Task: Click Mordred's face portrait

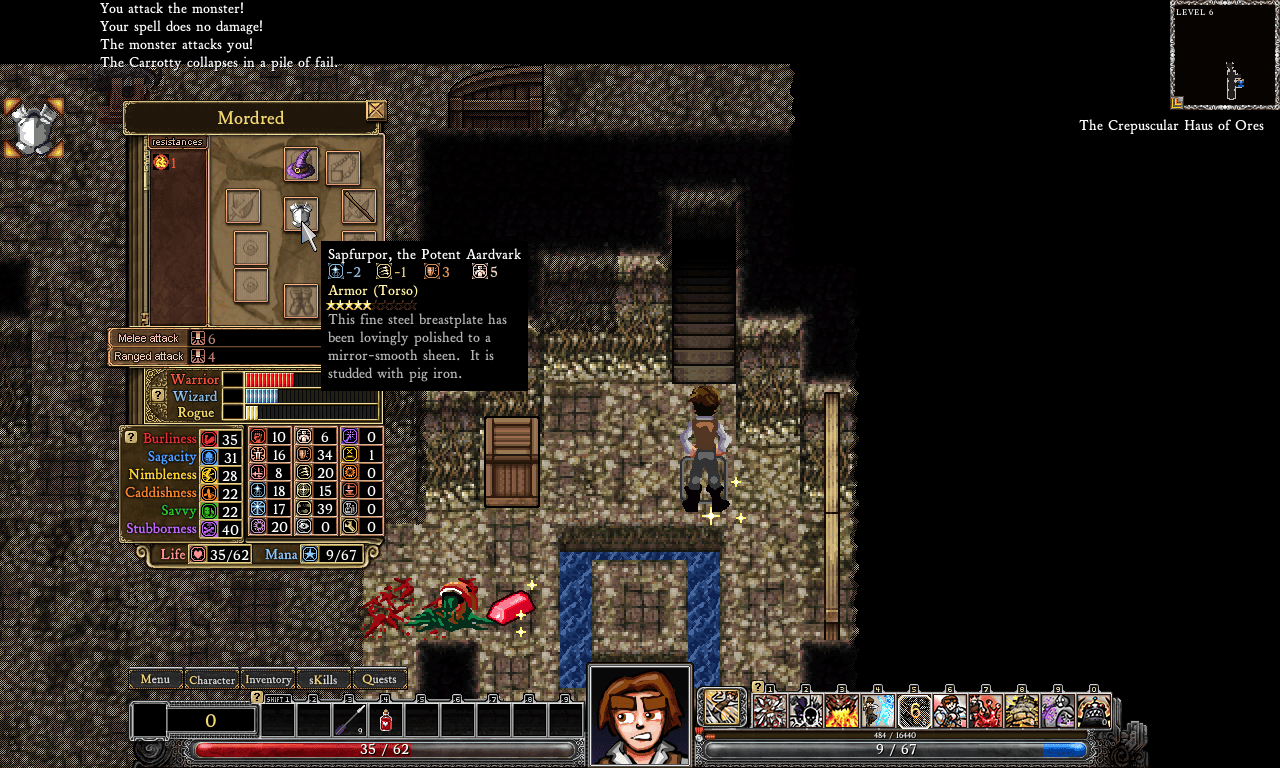Action: coord(640,716)
